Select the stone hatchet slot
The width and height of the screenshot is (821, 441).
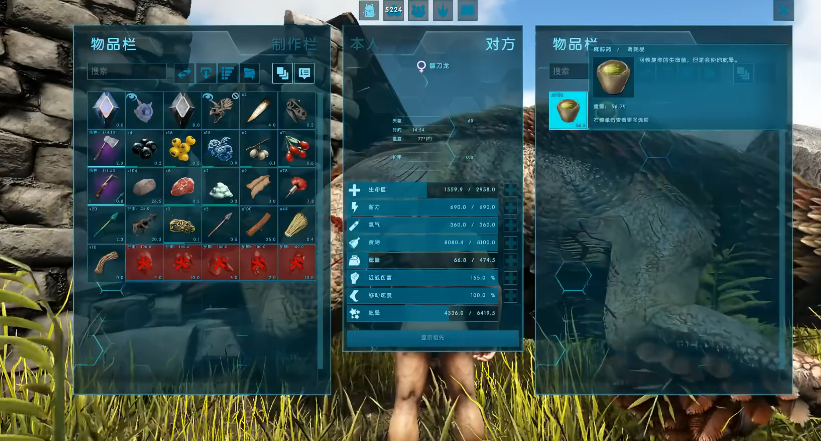[x=106, y=148]
